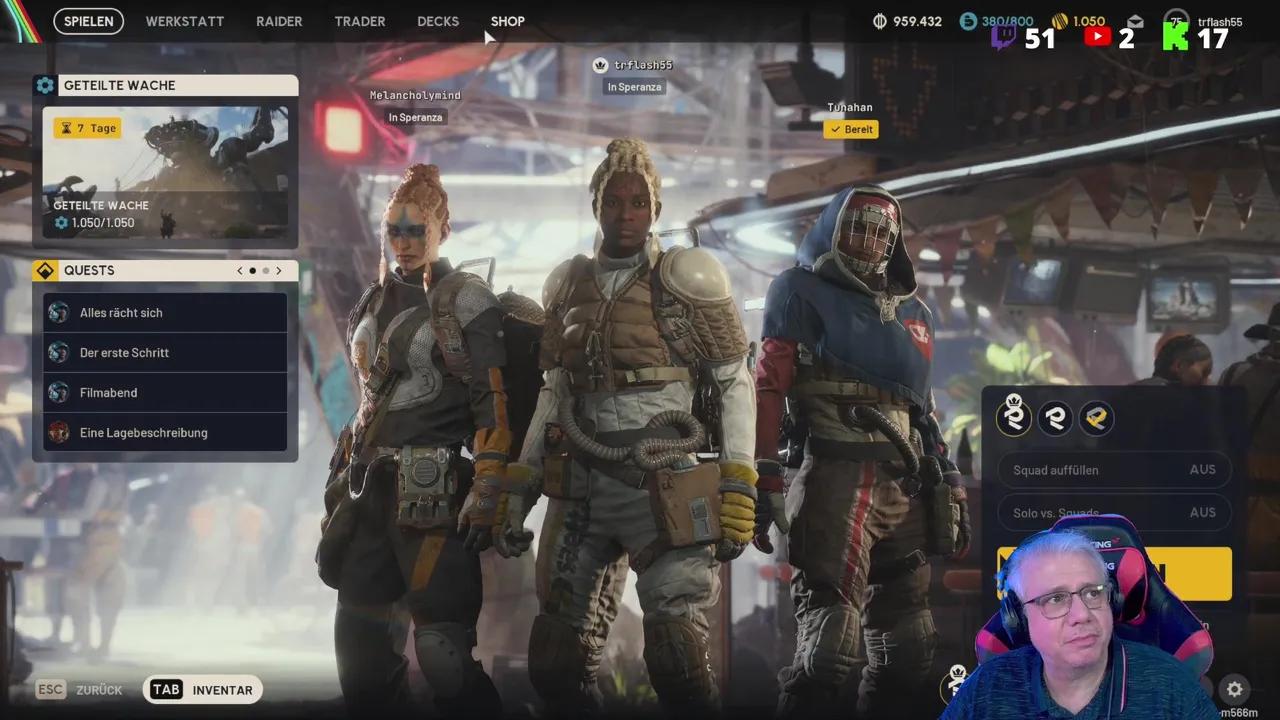This screenshot has width=1280, height=720.
Task: Switch to the WERKSTATT tab
Action: (x=184, y=21)
